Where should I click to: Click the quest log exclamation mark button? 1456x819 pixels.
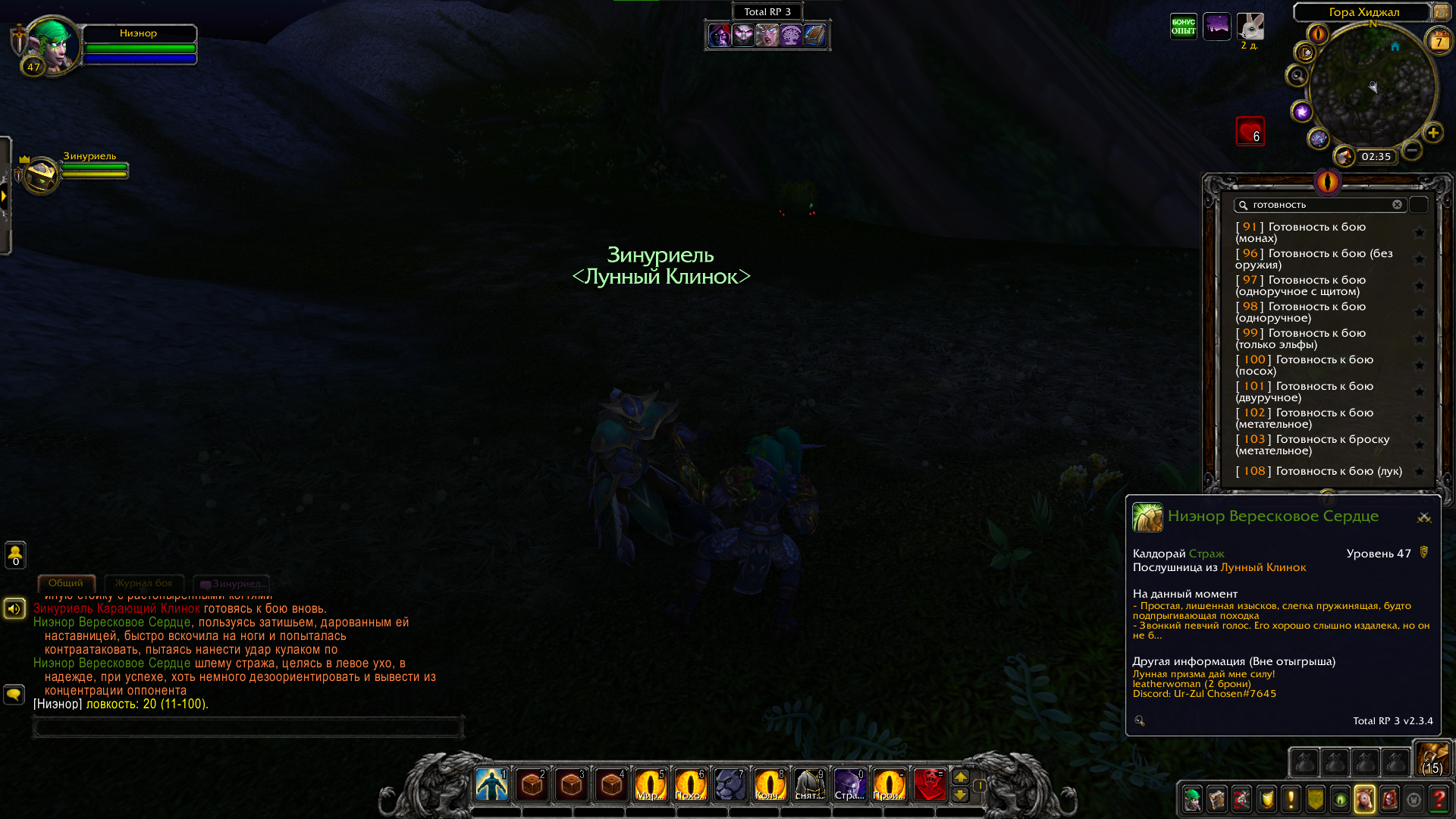1291,799
